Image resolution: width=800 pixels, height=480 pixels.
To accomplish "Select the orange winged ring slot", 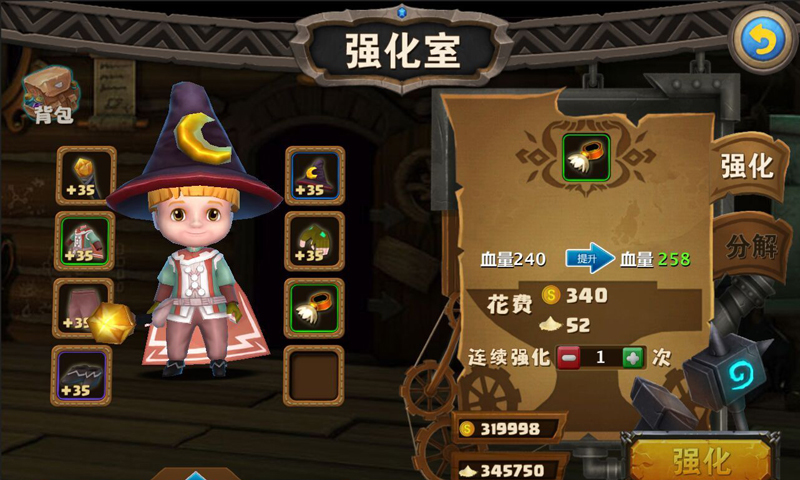I will [x=315, y=308].
